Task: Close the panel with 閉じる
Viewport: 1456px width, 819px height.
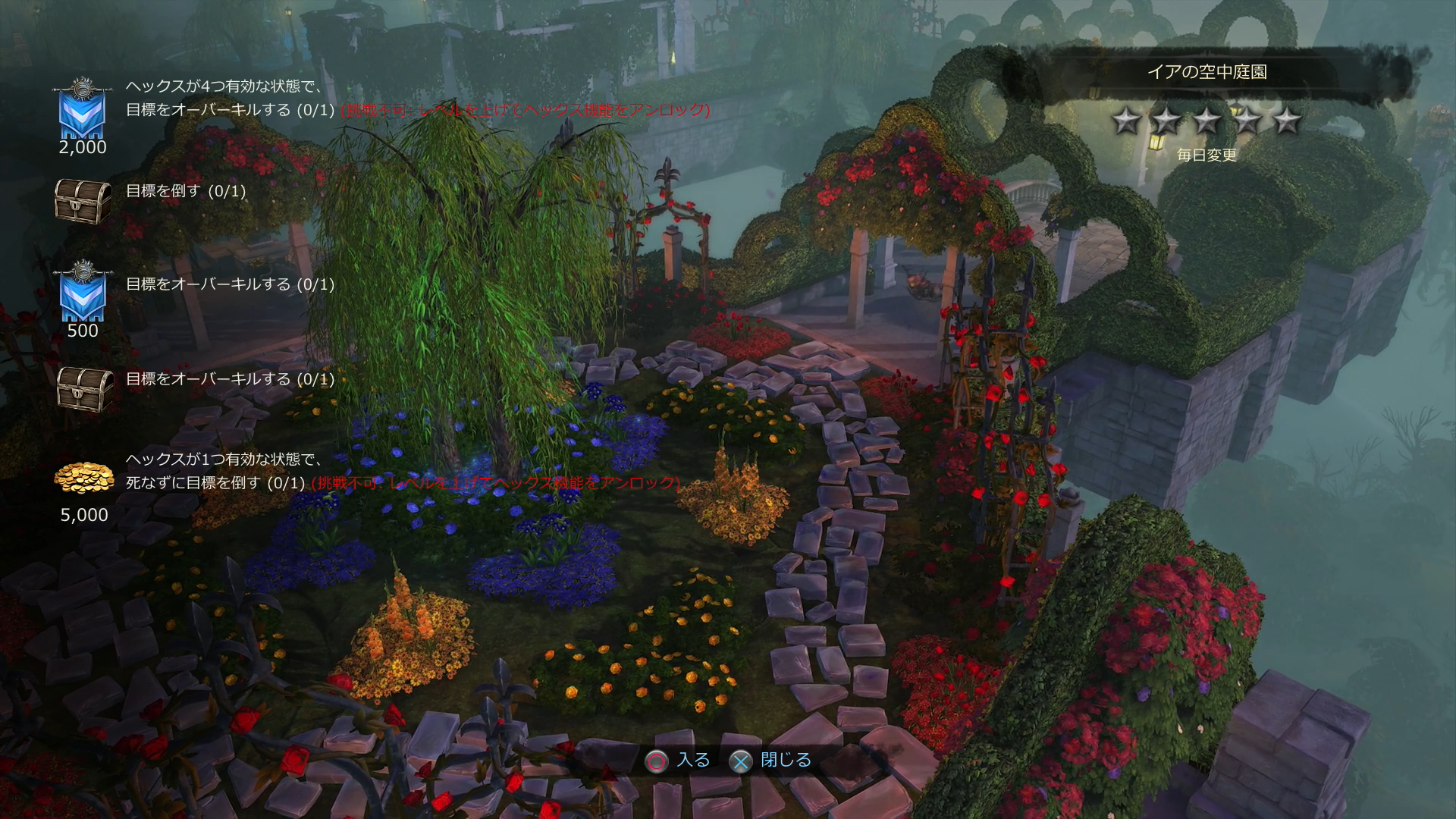Action: 786,760
